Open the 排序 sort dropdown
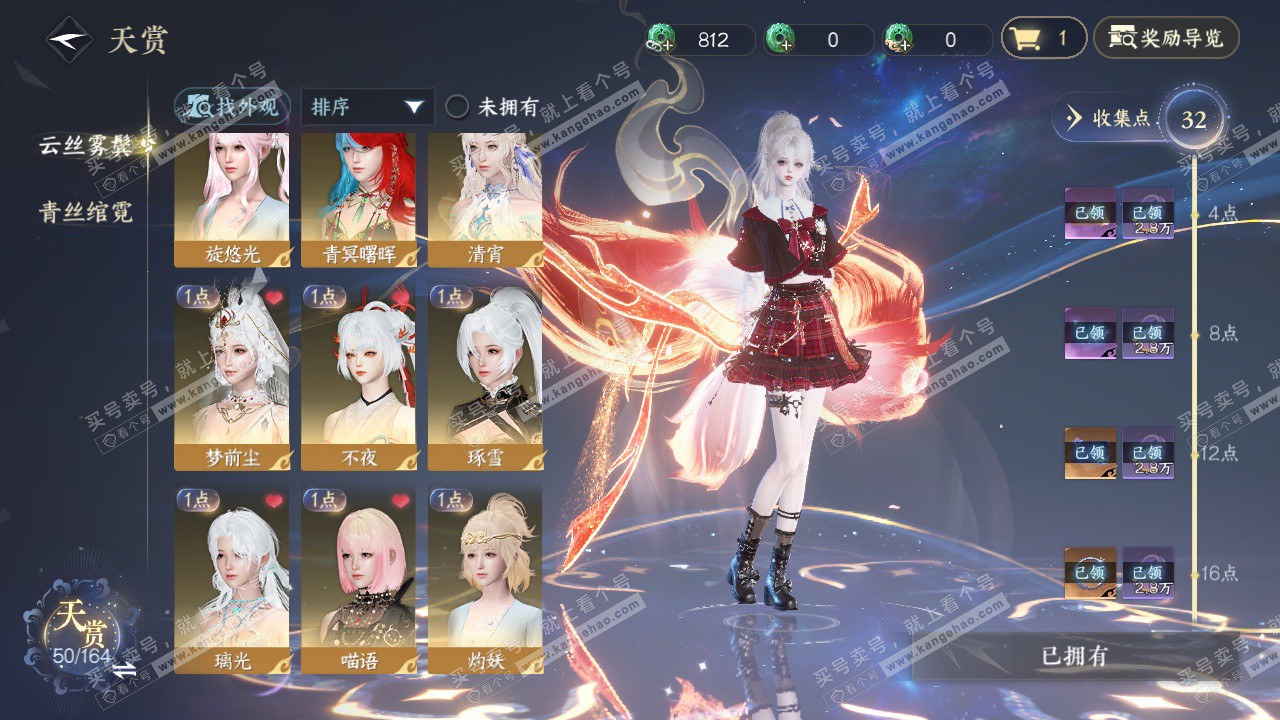Image resolution: width=1280 pixels, height=720 pixels. (367, 107)
